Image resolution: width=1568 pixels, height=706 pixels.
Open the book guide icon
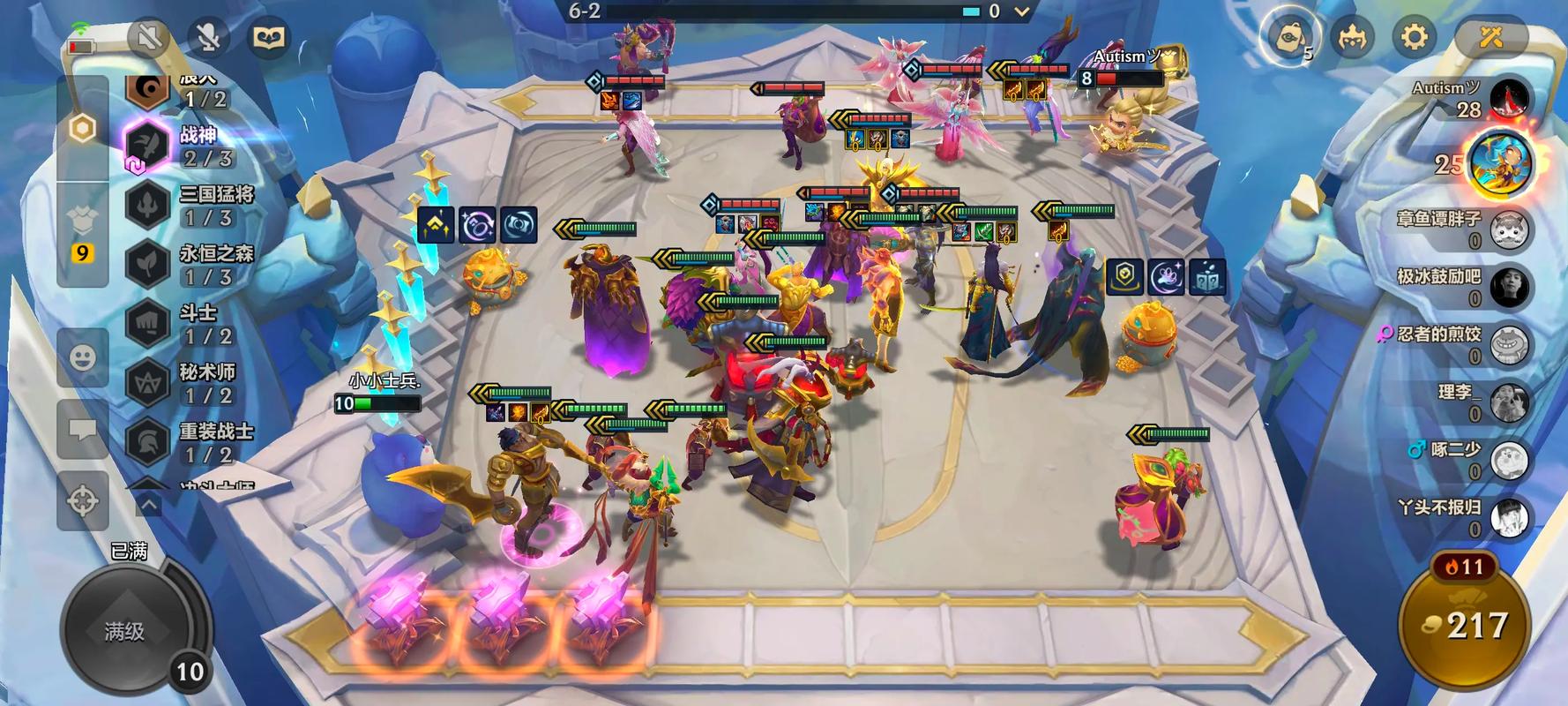[x=268, y=37]
